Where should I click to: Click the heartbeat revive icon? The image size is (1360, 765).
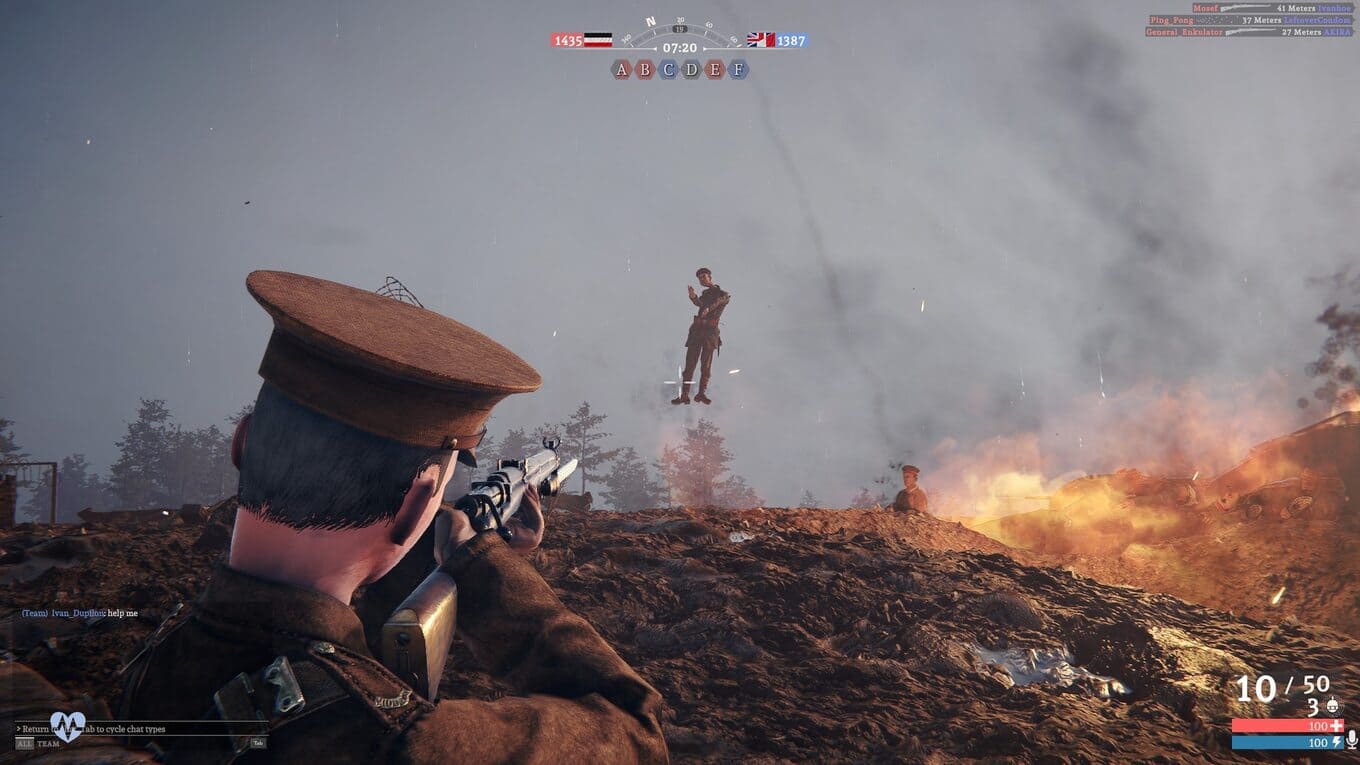pos(68,725)
